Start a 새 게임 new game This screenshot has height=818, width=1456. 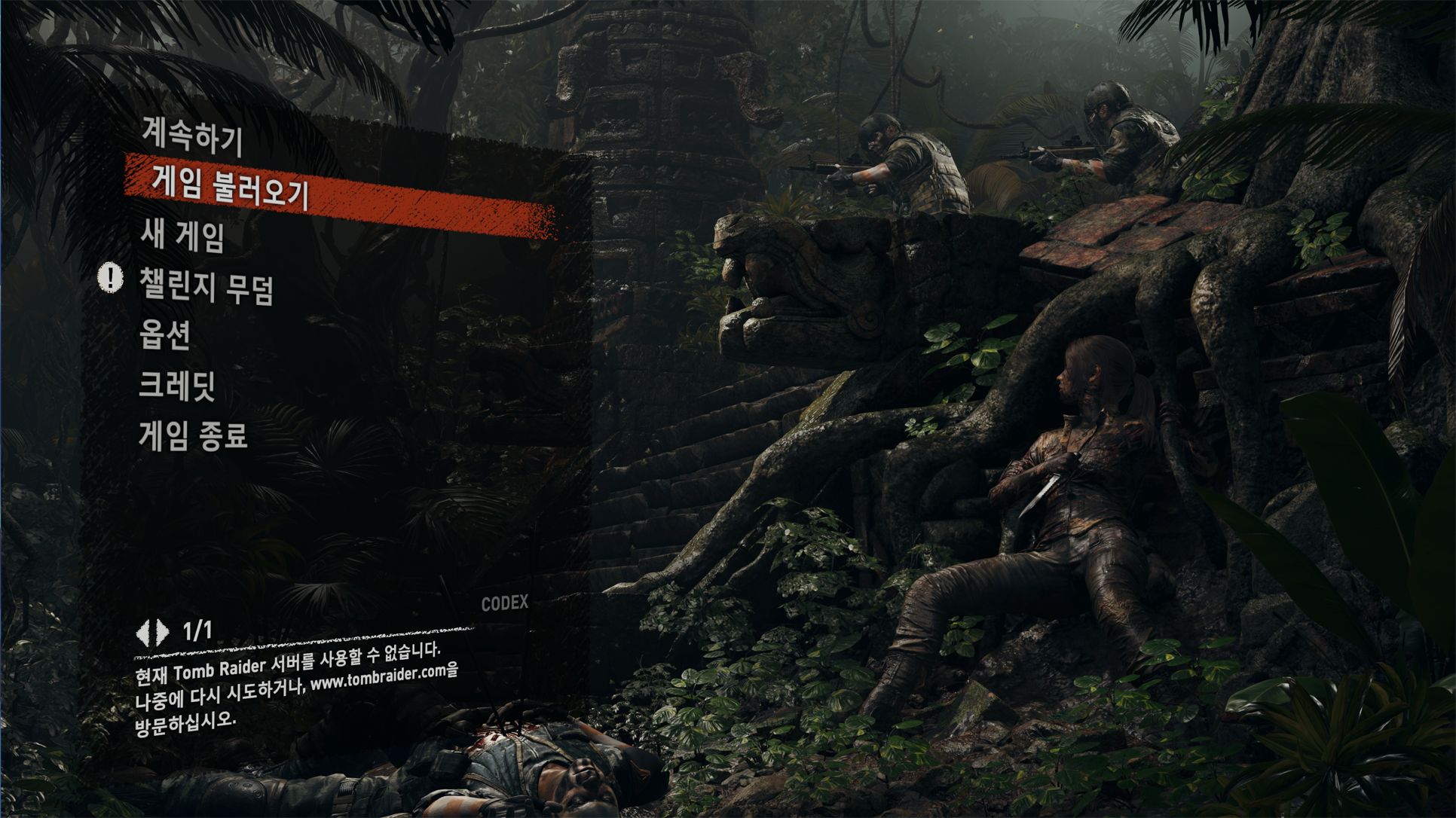pos(182,237)
